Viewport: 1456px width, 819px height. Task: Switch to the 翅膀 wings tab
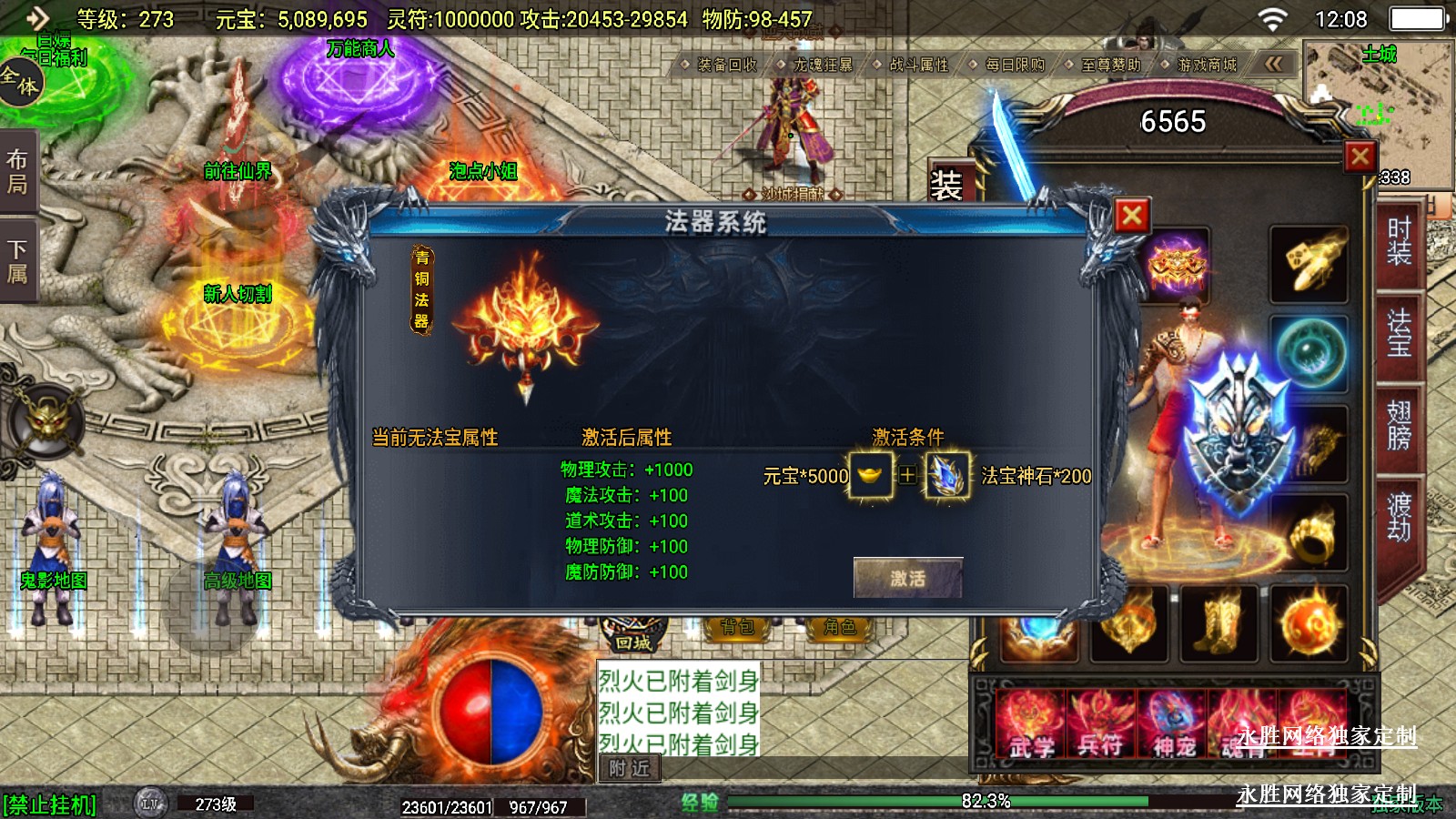pyautogui.click(x=1399, y=425)
